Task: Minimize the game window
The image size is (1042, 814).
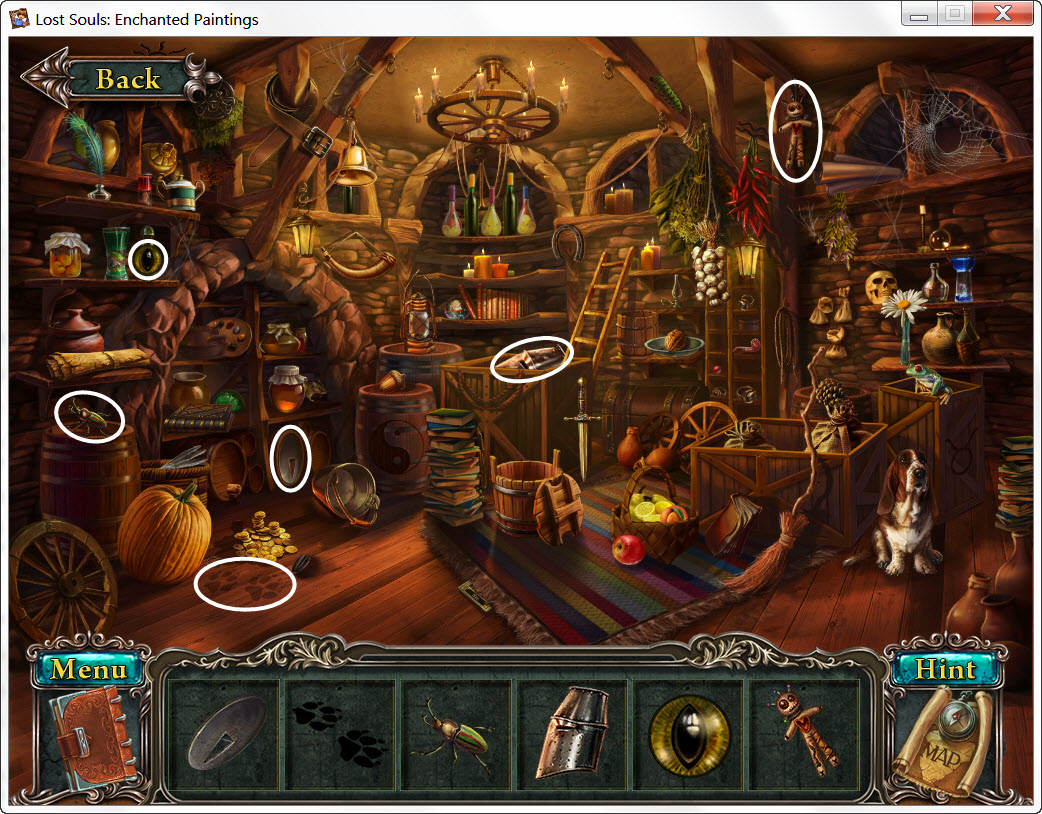Action: pyautogui.click(x=919, y=14)
